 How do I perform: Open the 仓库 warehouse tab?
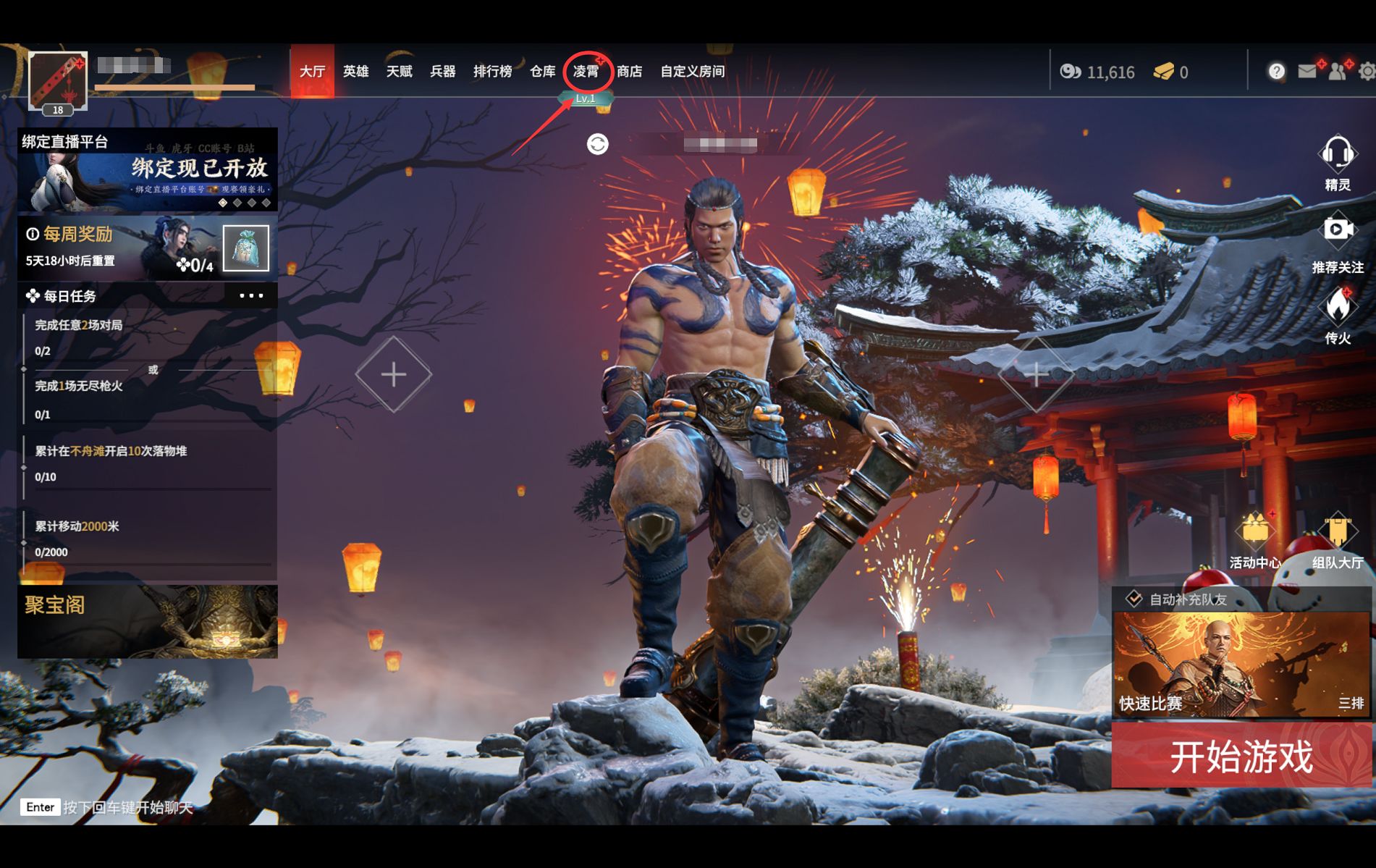point(542,72)
